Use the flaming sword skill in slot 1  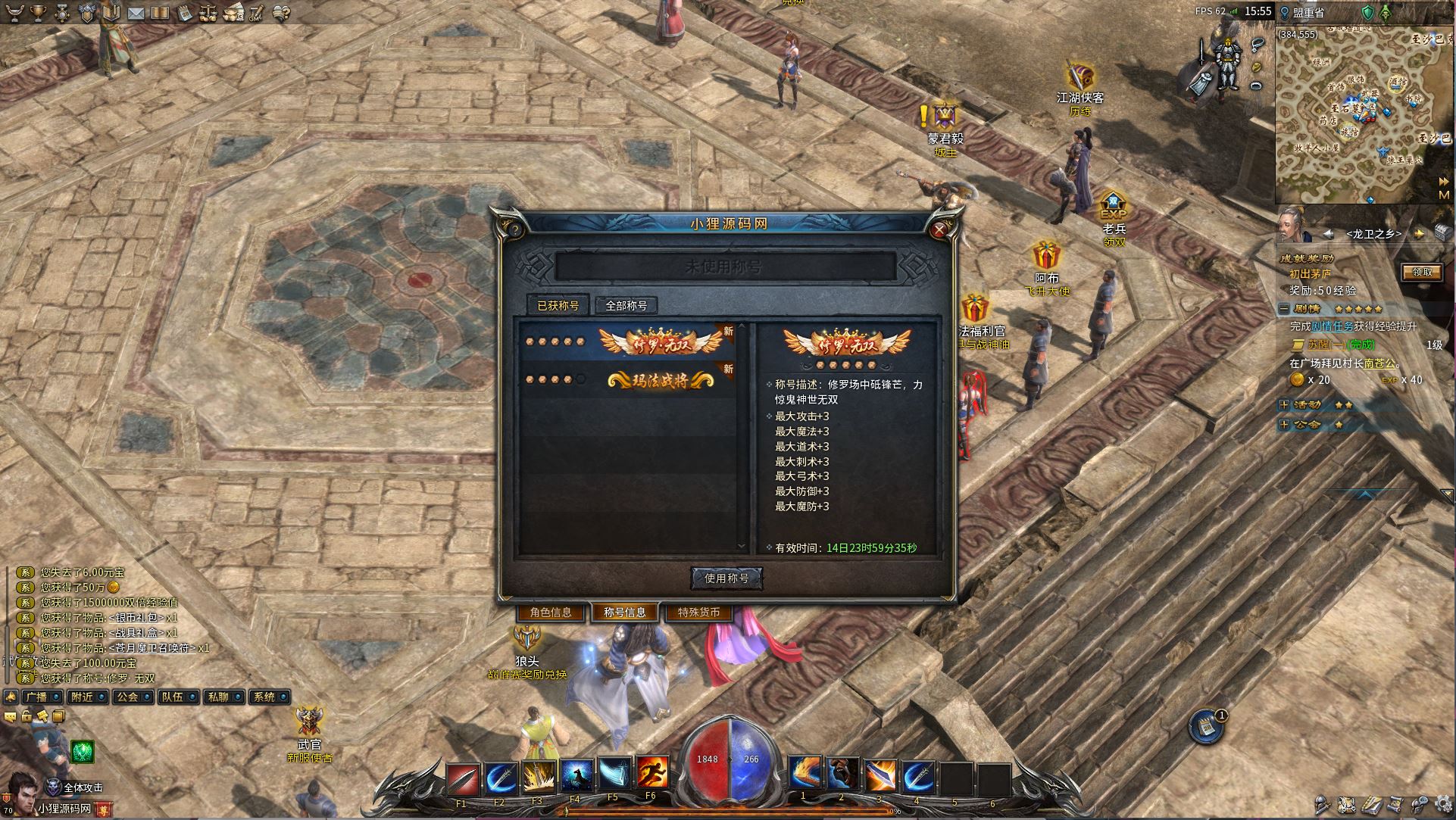pyautogui.click(x=805, y=775)
